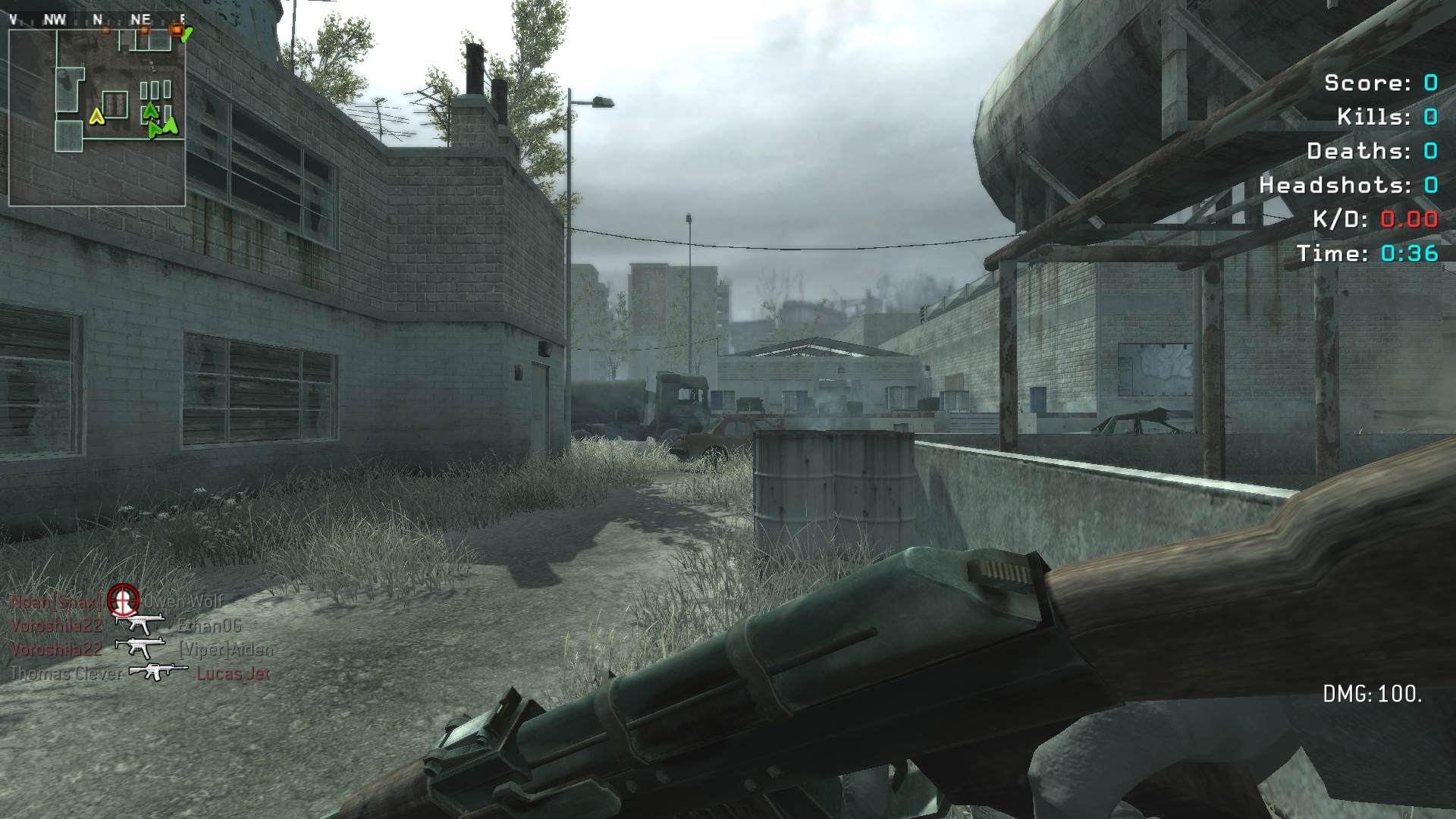
Task: Select Lucas Jet in the kill feed
Action: pos(234,673)
